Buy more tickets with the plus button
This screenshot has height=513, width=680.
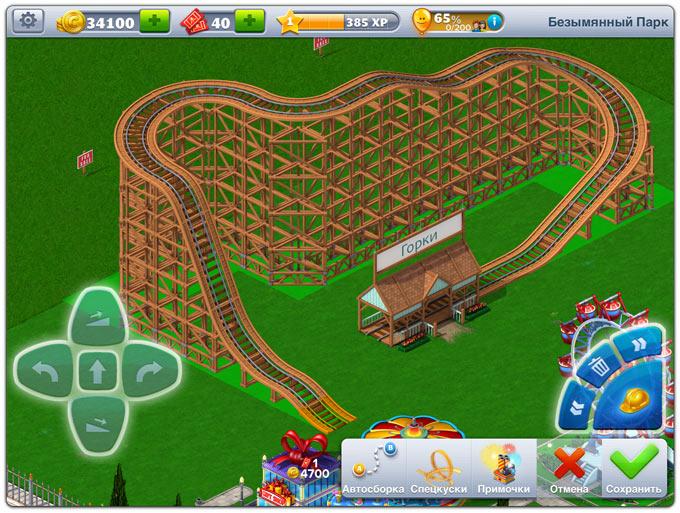[x=249, y=21]
